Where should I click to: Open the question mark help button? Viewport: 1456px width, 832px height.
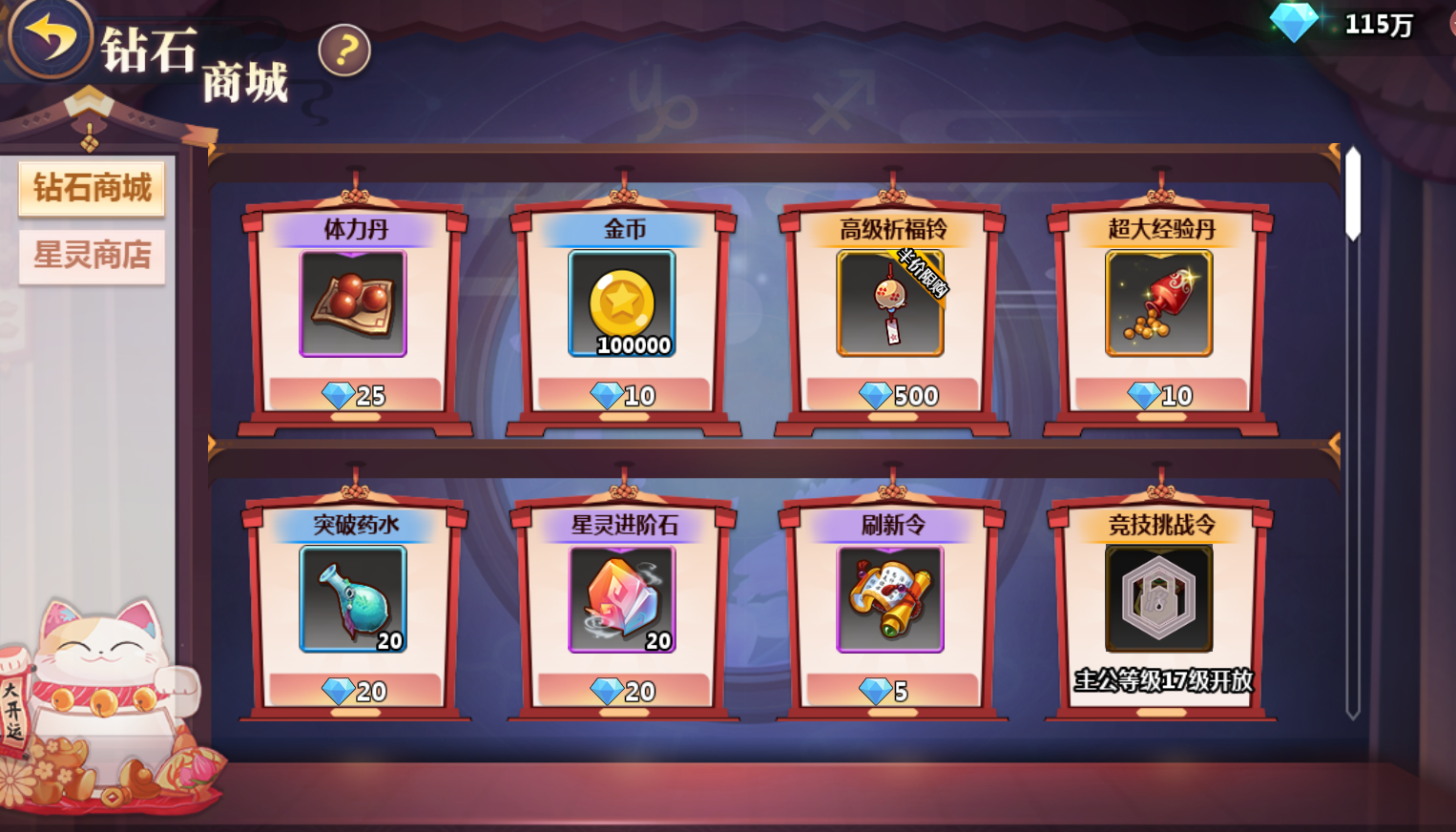pos(344,50)
